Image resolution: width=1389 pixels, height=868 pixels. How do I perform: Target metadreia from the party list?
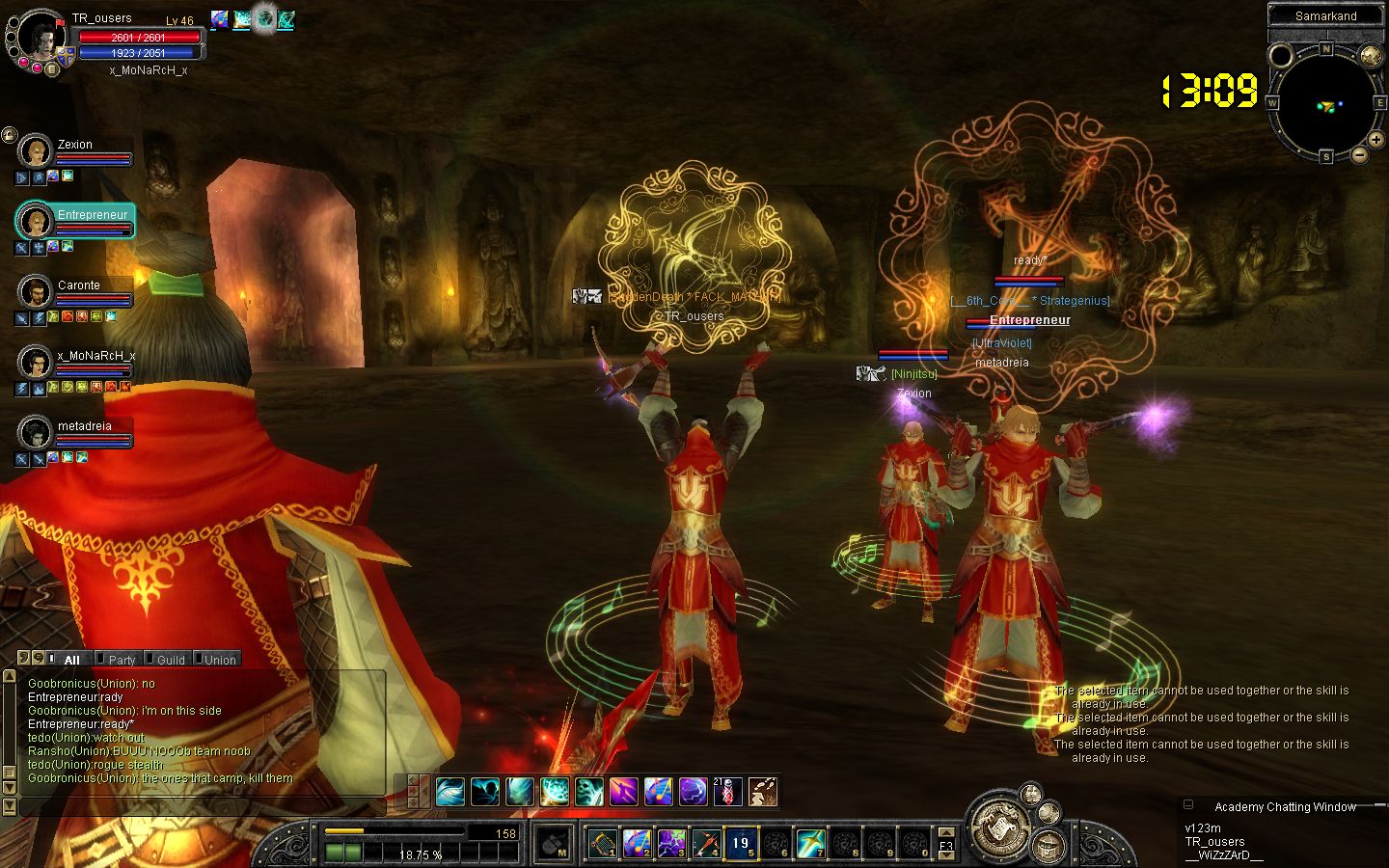pyautogui.click(x=36, y=433)
